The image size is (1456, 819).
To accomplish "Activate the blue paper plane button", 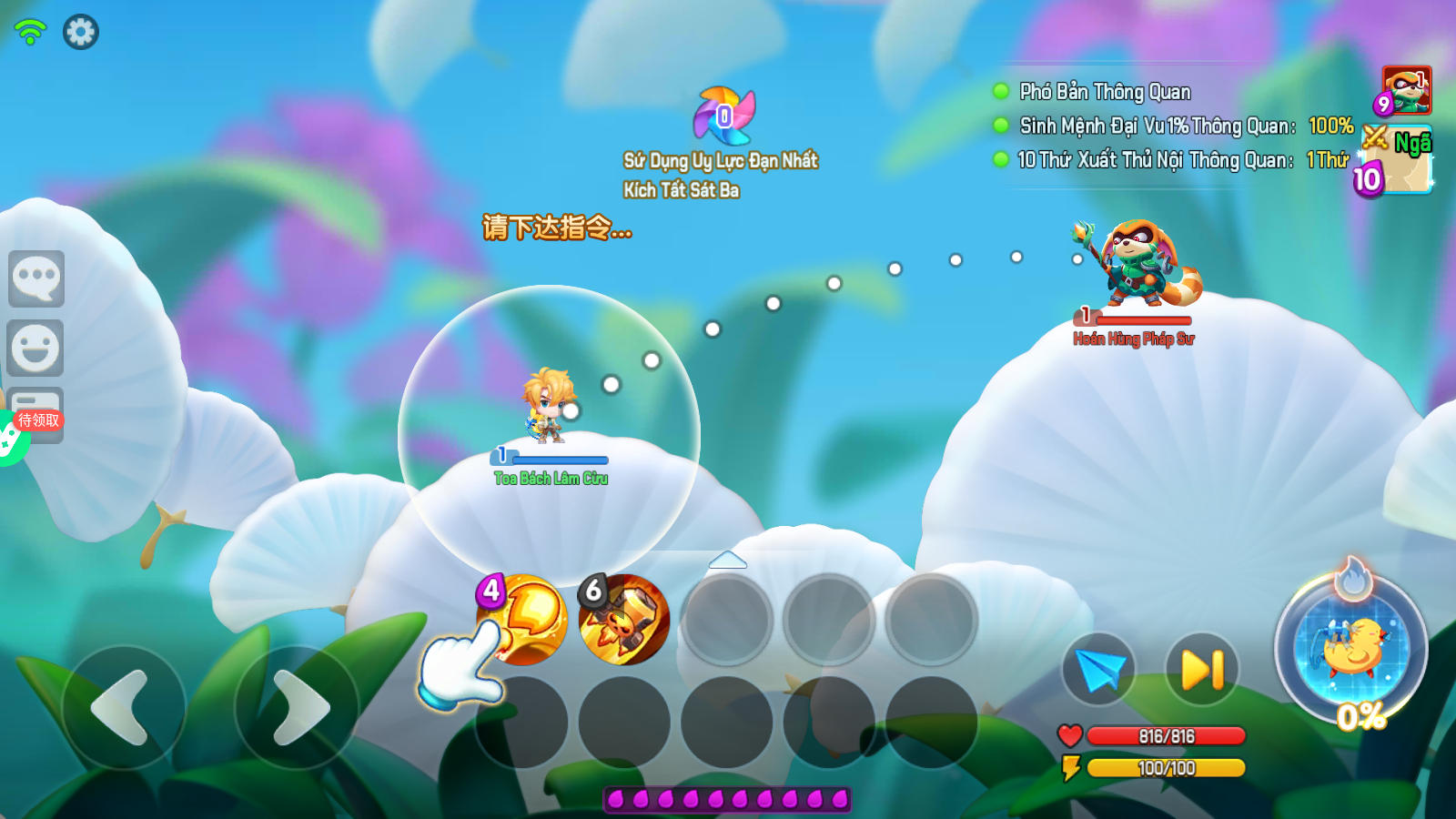I will (x=1099, y=670).
